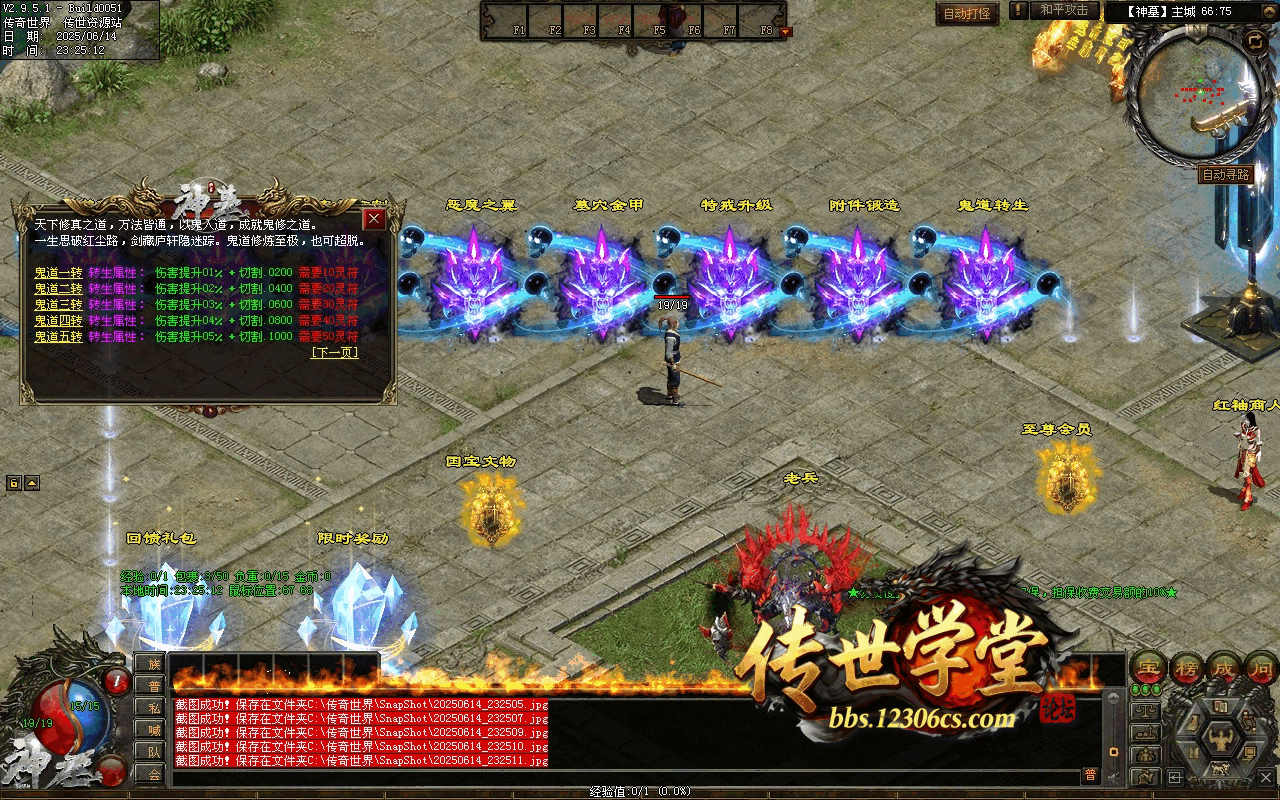Switch to the 族 chat channel

[x=149, y=663]
